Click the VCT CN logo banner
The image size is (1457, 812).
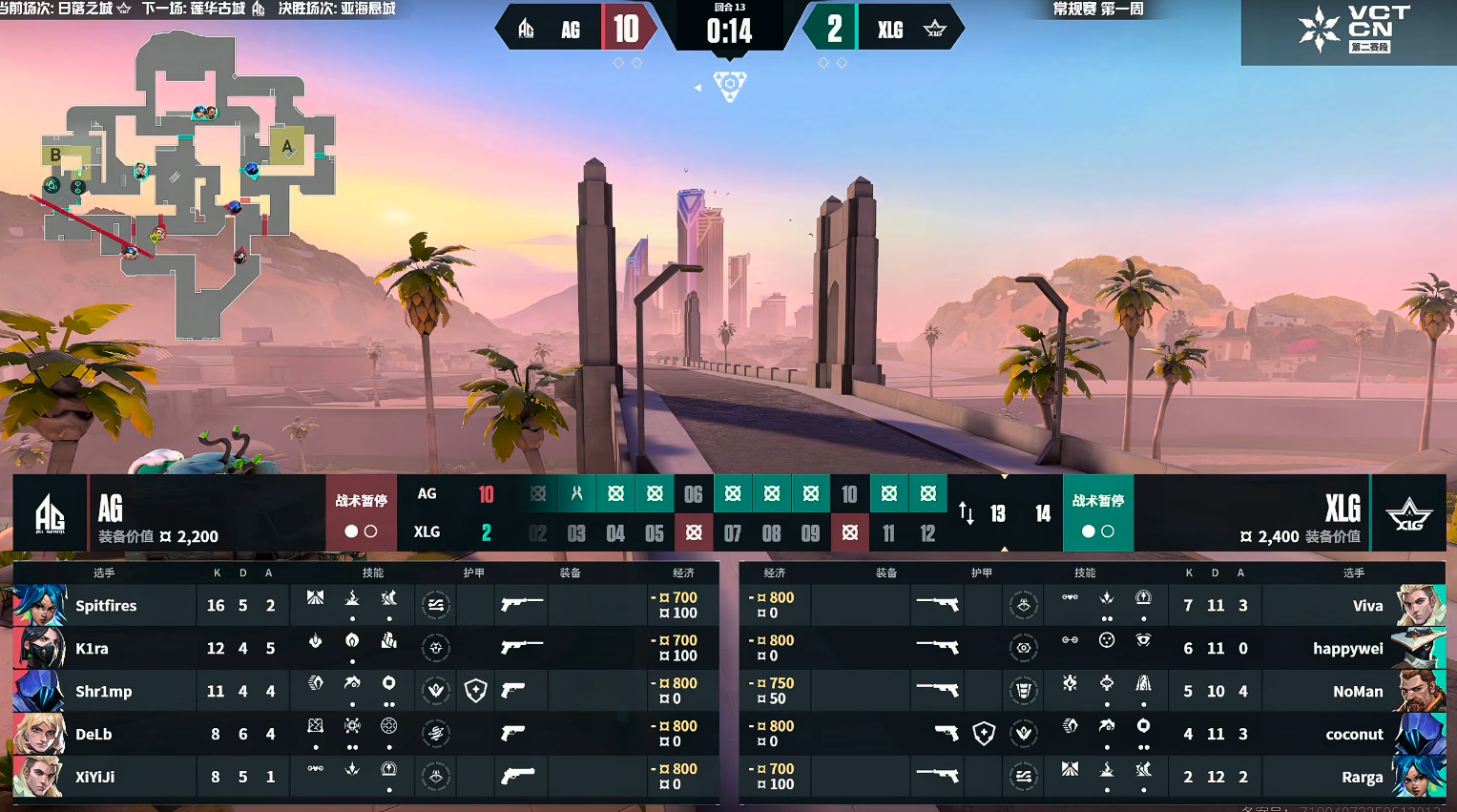pyautogui.click(x=1349, y=31)
